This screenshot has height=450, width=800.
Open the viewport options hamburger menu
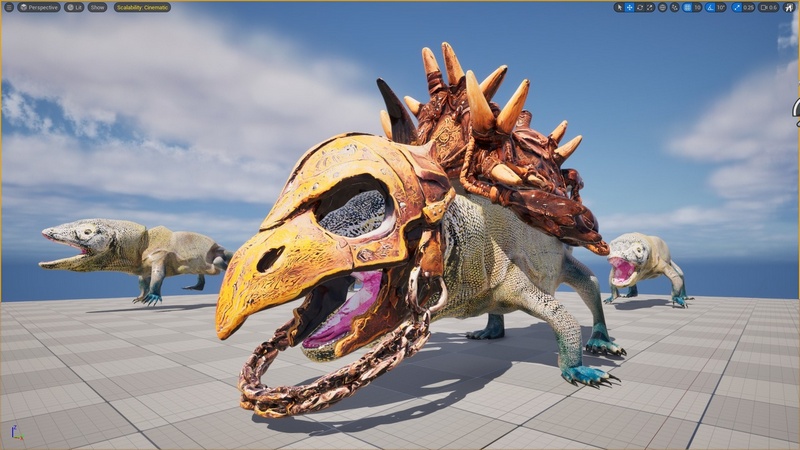point(8,7)
